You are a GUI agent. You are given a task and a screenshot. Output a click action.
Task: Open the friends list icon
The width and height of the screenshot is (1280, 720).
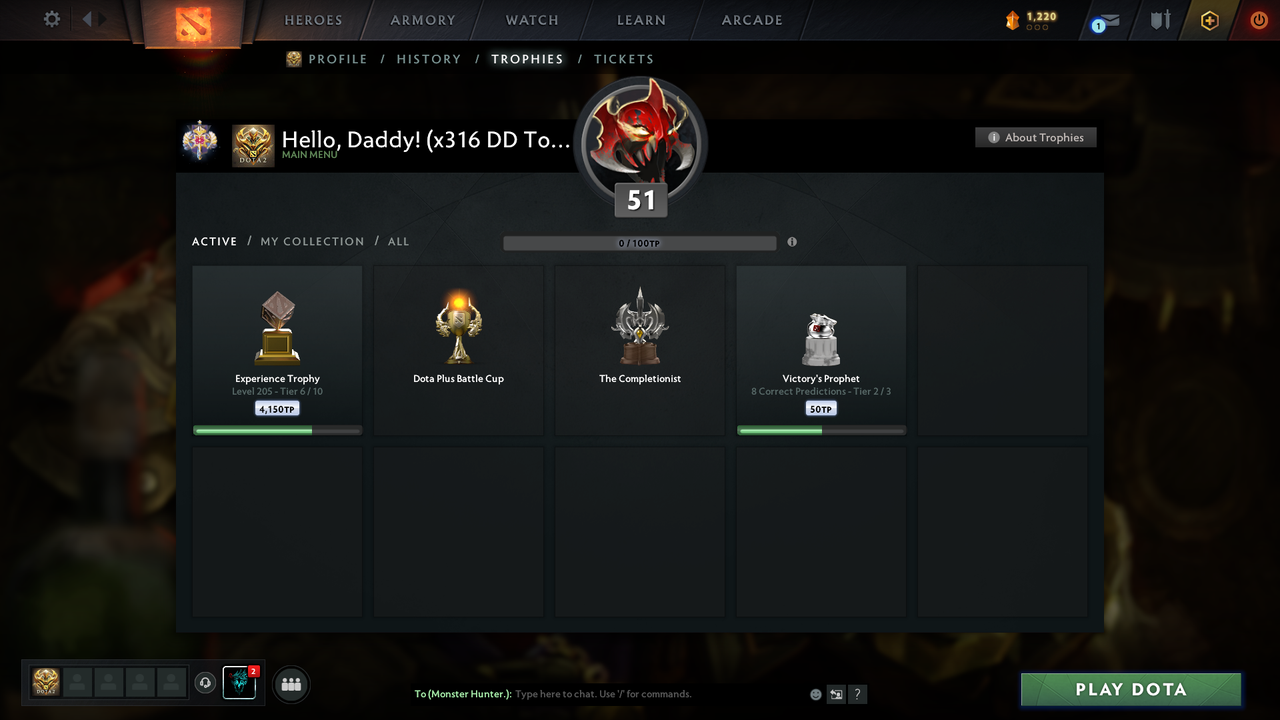(289, 684)
